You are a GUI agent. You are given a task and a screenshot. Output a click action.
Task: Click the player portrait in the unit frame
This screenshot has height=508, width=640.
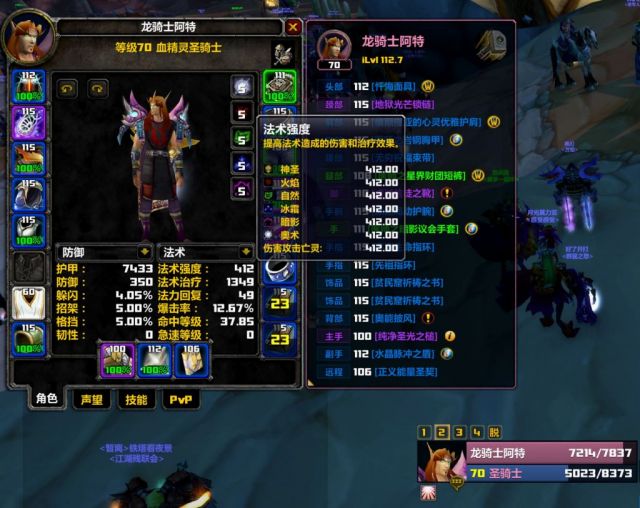(439, 464)
